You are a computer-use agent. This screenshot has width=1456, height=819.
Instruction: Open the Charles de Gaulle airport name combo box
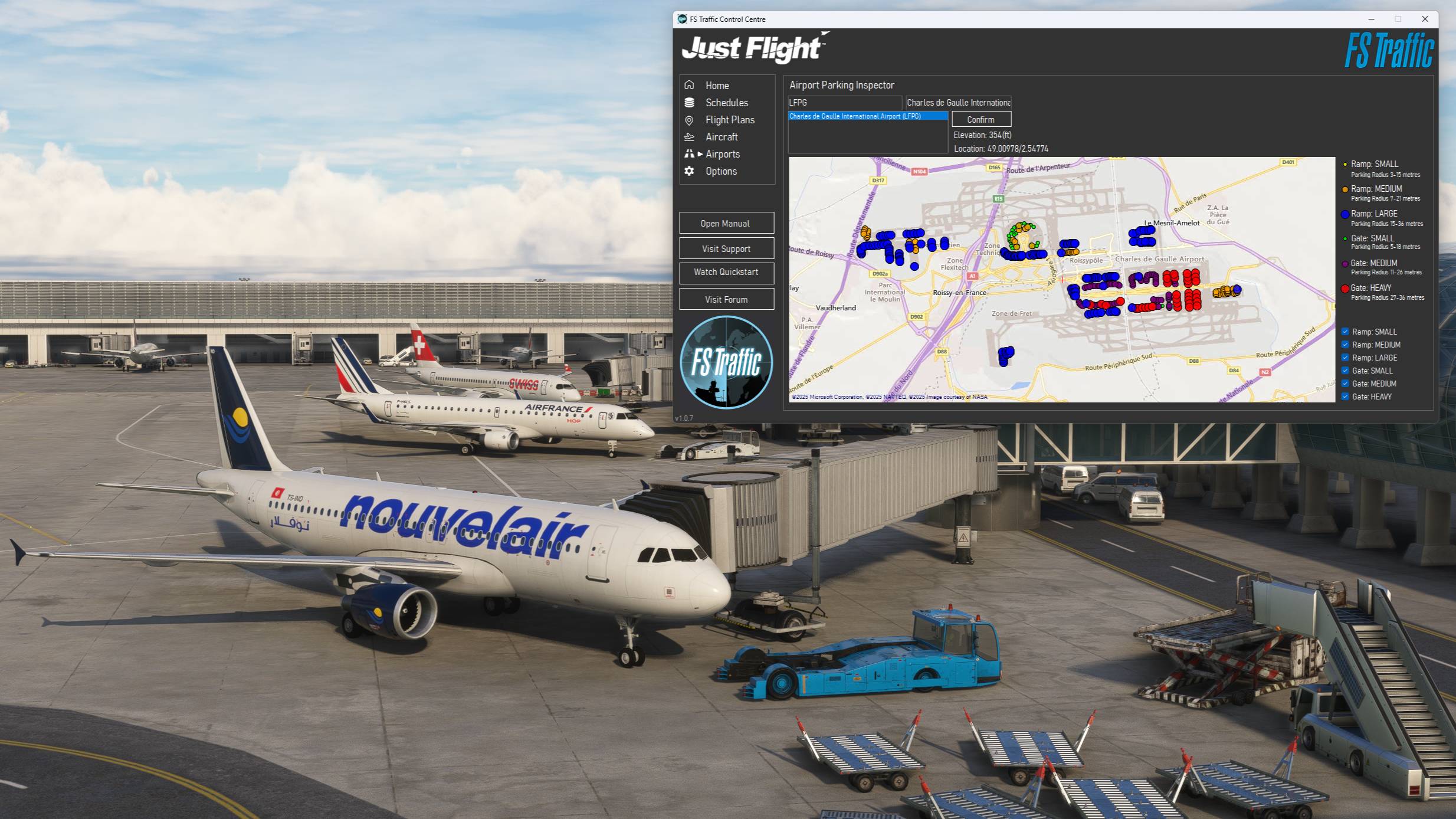click(x=958, y=101)
